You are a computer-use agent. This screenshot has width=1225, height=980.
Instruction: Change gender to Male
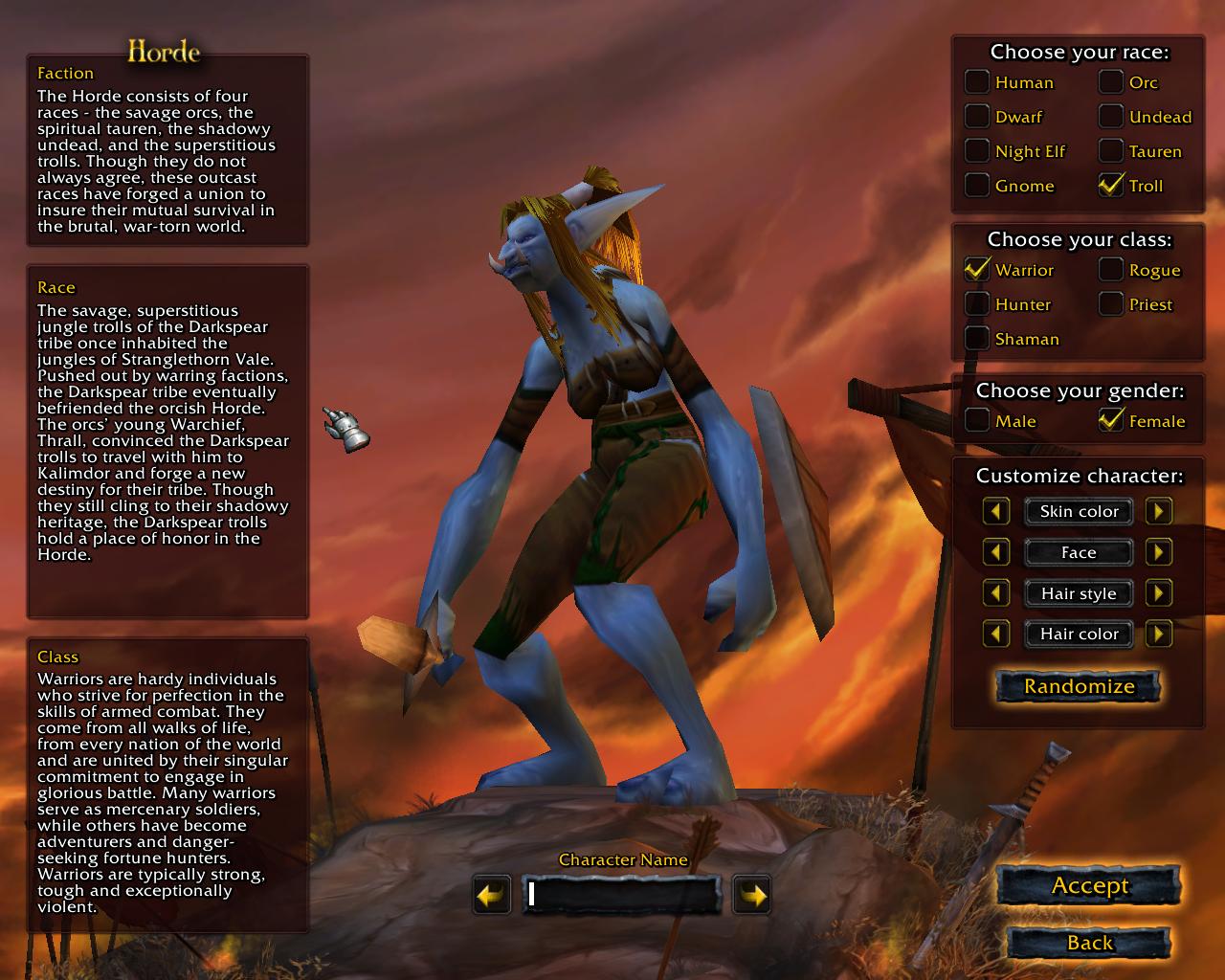976,421
